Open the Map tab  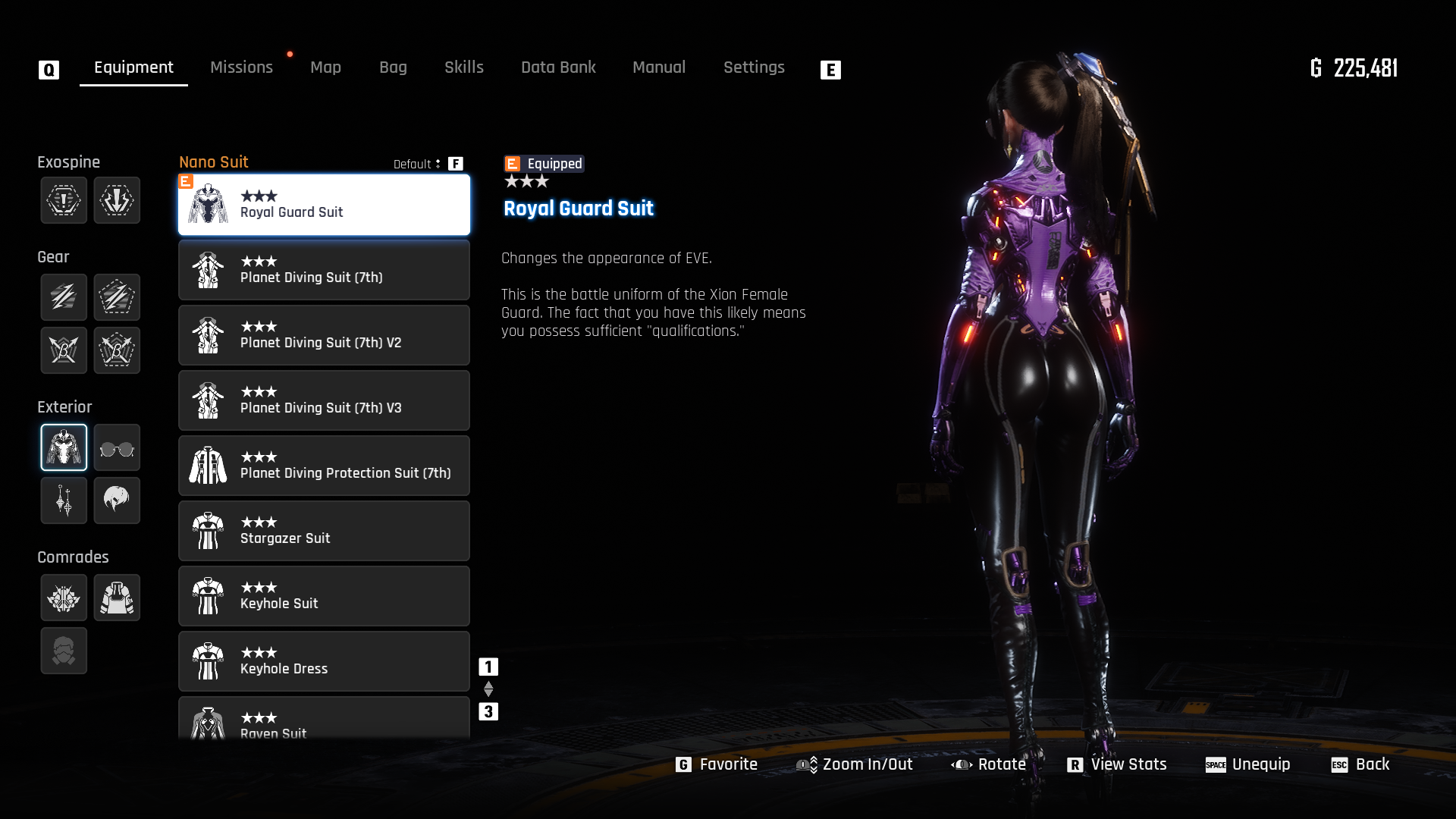(x=325, y=67)
